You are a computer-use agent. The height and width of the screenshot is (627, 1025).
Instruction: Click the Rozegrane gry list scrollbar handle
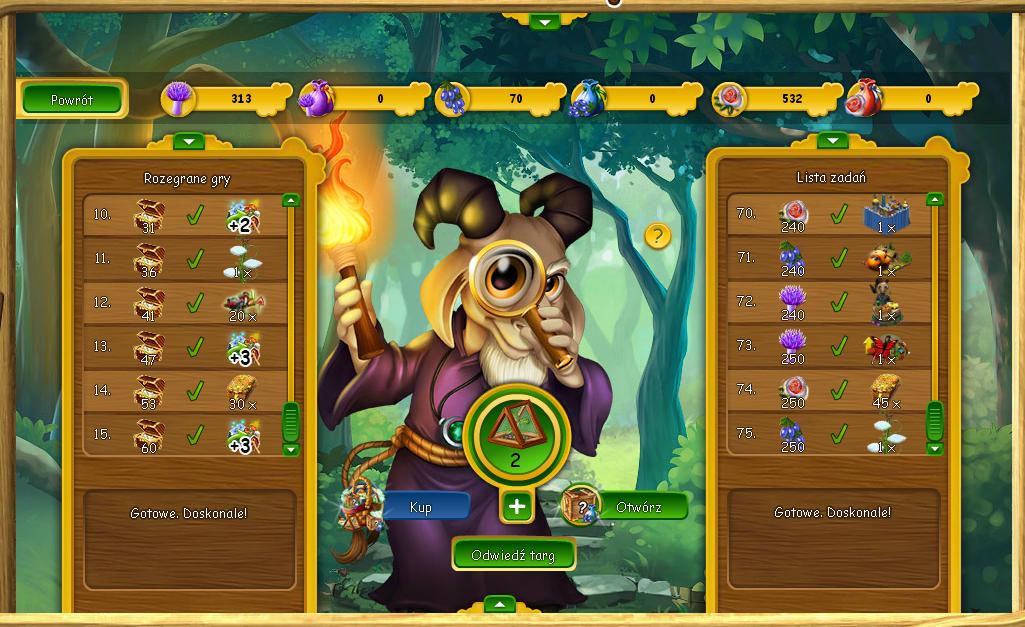[291, 421]
